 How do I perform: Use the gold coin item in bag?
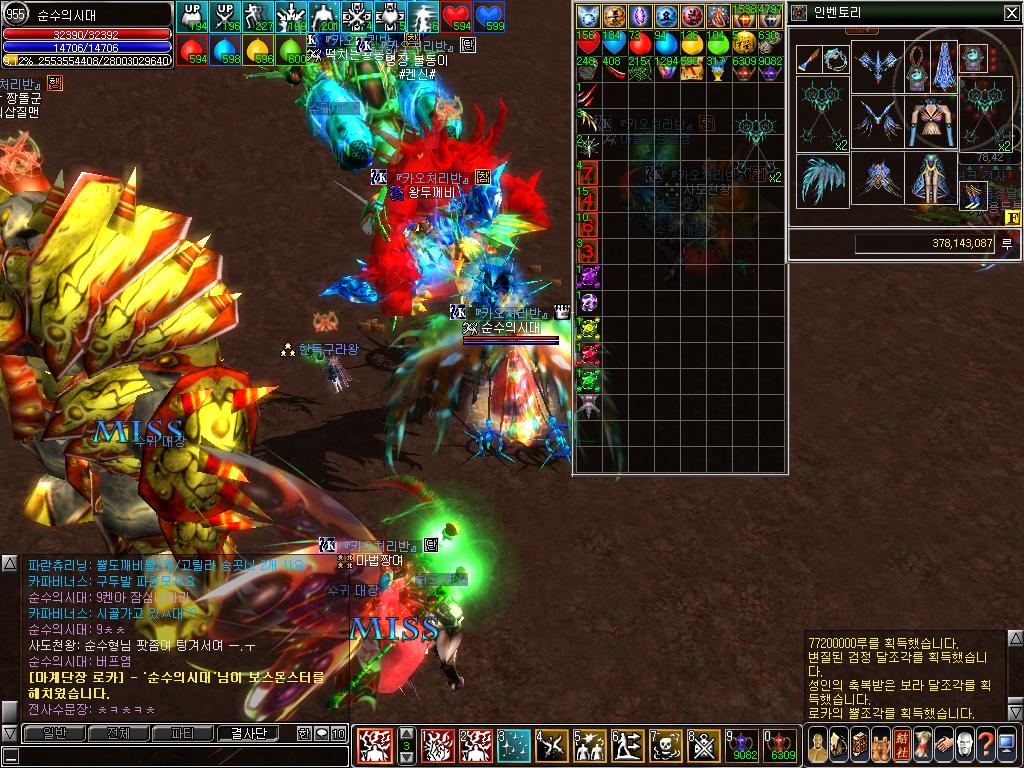click(743, 43)
